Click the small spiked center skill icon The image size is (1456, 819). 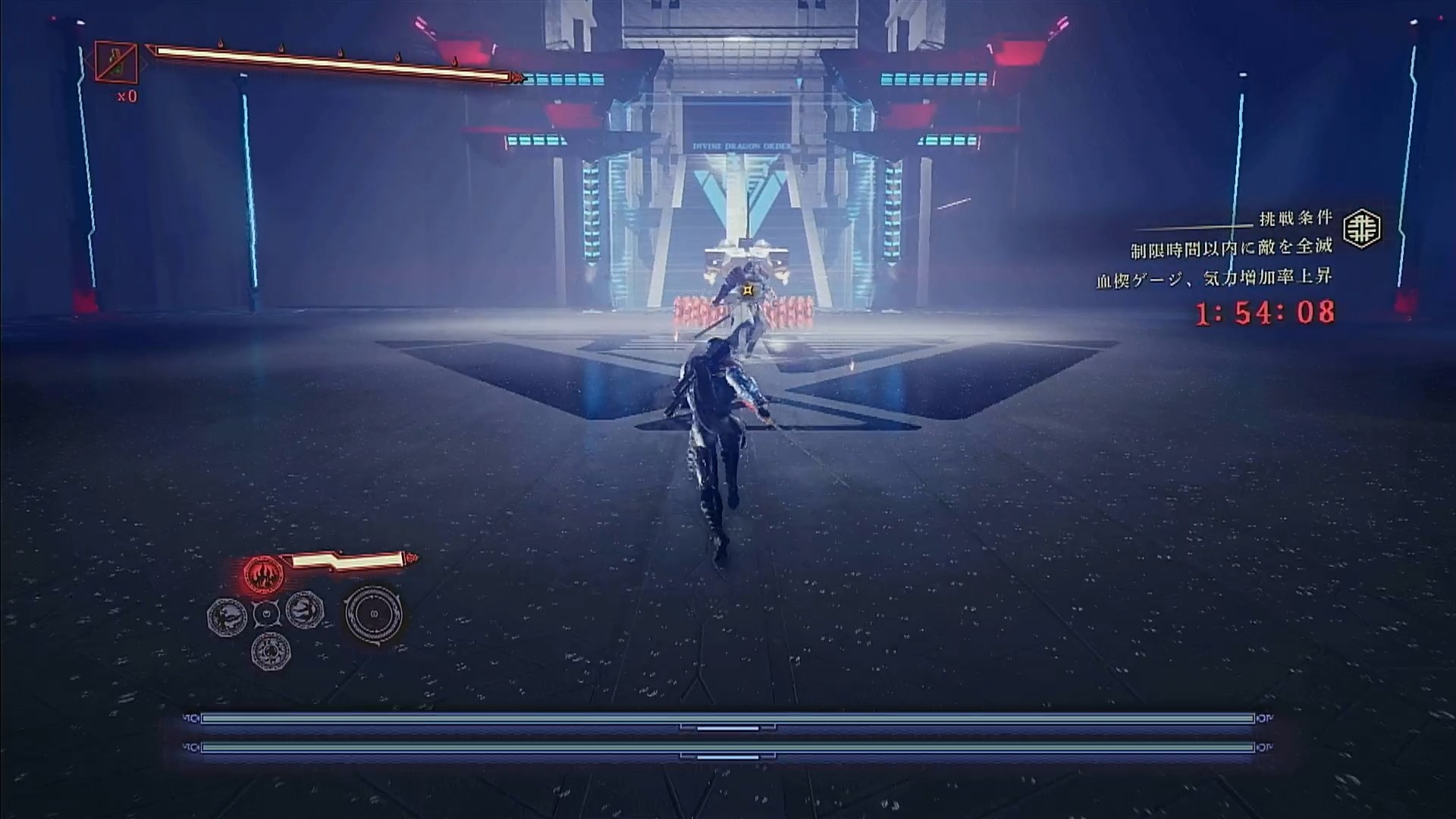coord(266,613)
